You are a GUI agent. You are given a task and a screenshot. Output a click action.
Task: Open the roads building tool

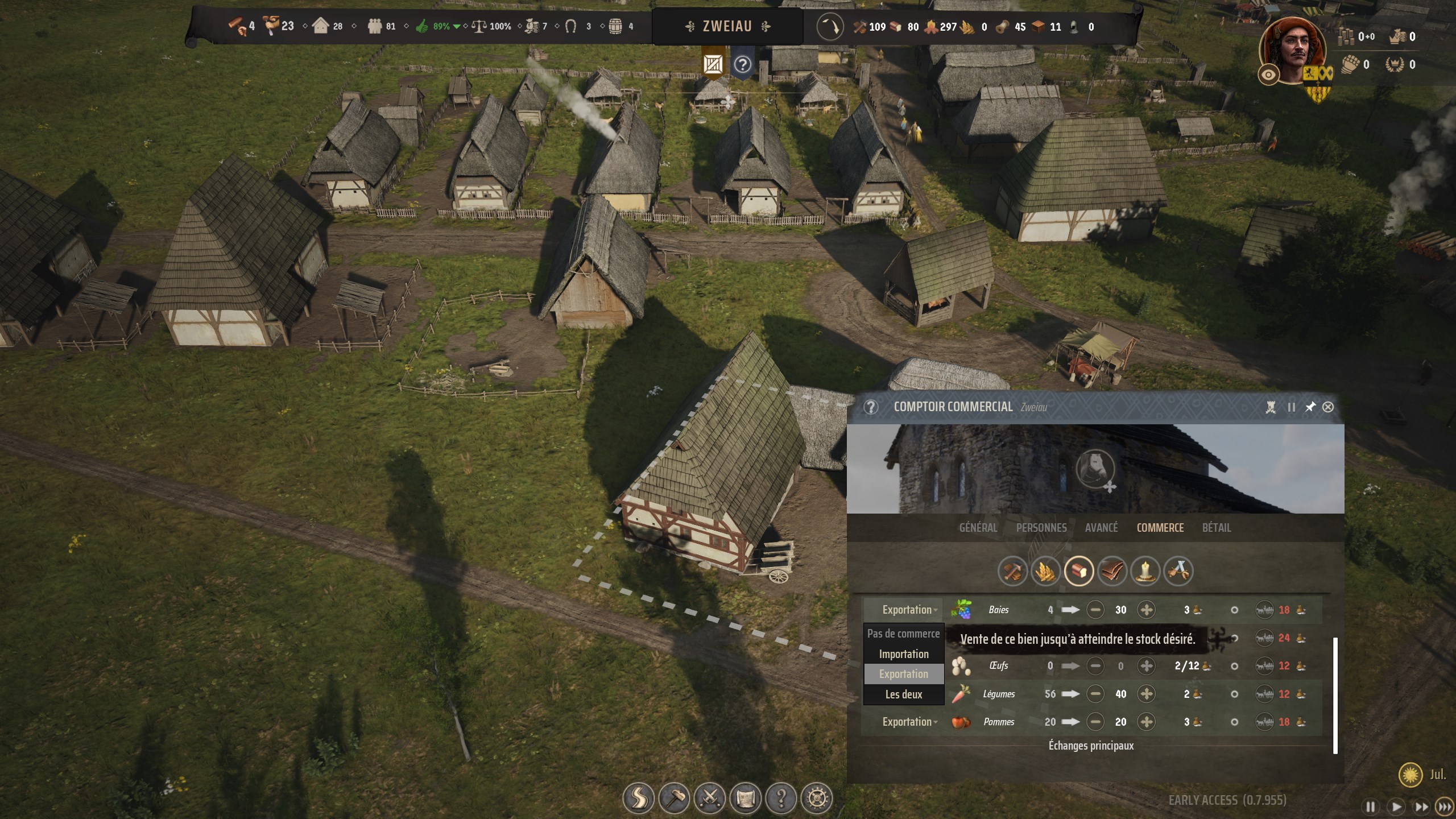[639, 798]
